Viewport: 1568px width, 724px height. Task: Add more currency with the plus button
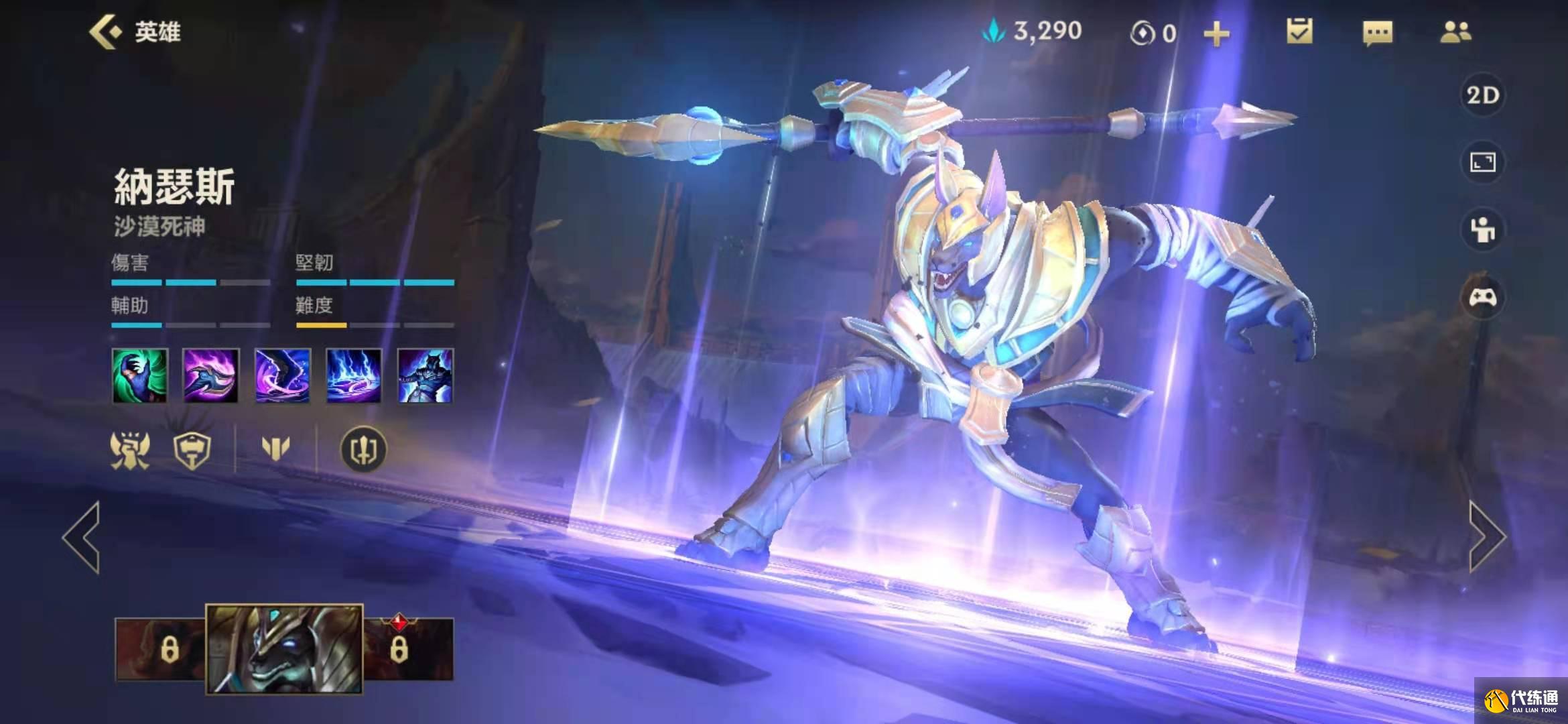[x=1216, y=34]
